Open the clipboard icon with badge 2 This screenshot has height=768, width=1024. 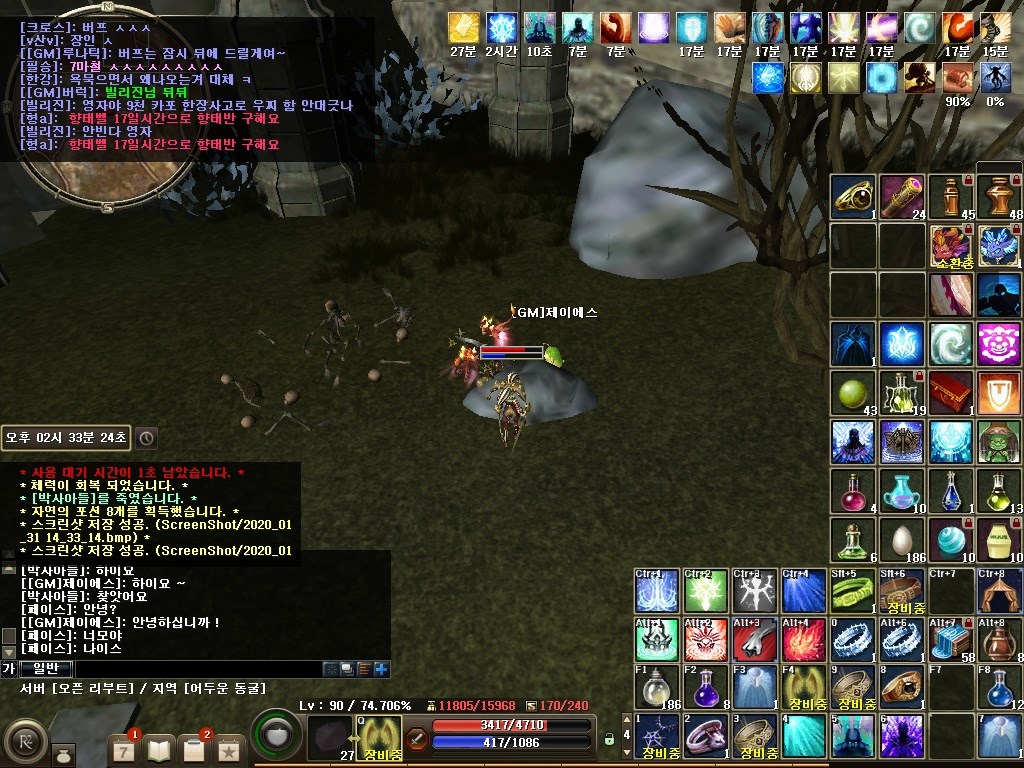pyautogui.click(x=195, y=748)
